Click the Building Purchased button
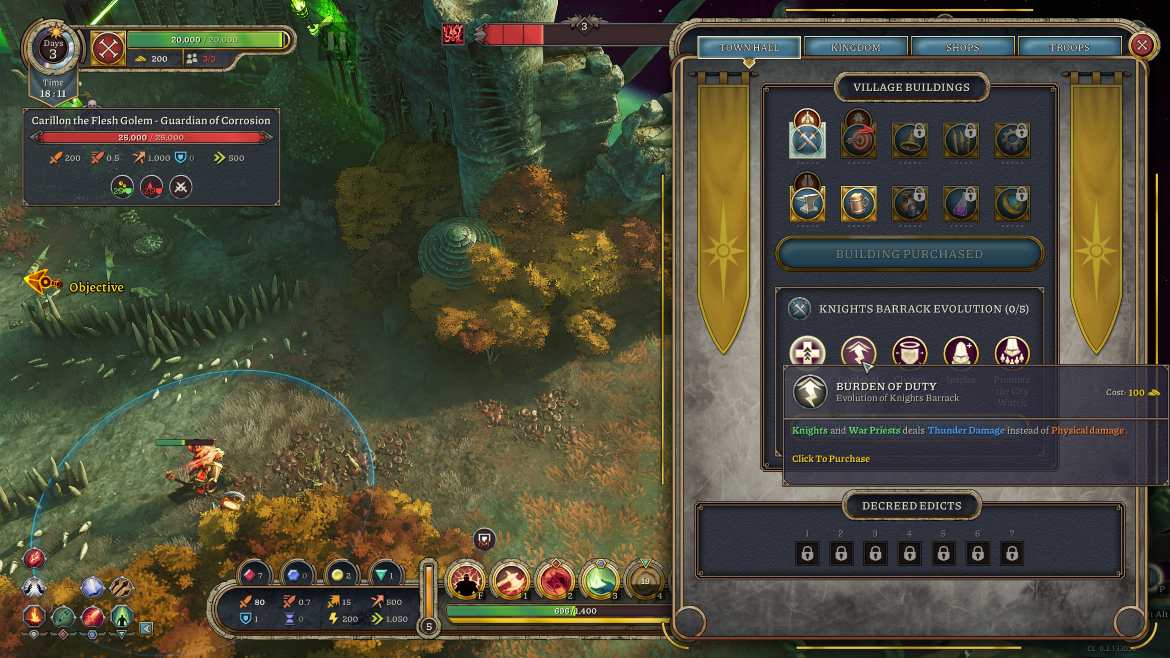 tap(909, 254)
